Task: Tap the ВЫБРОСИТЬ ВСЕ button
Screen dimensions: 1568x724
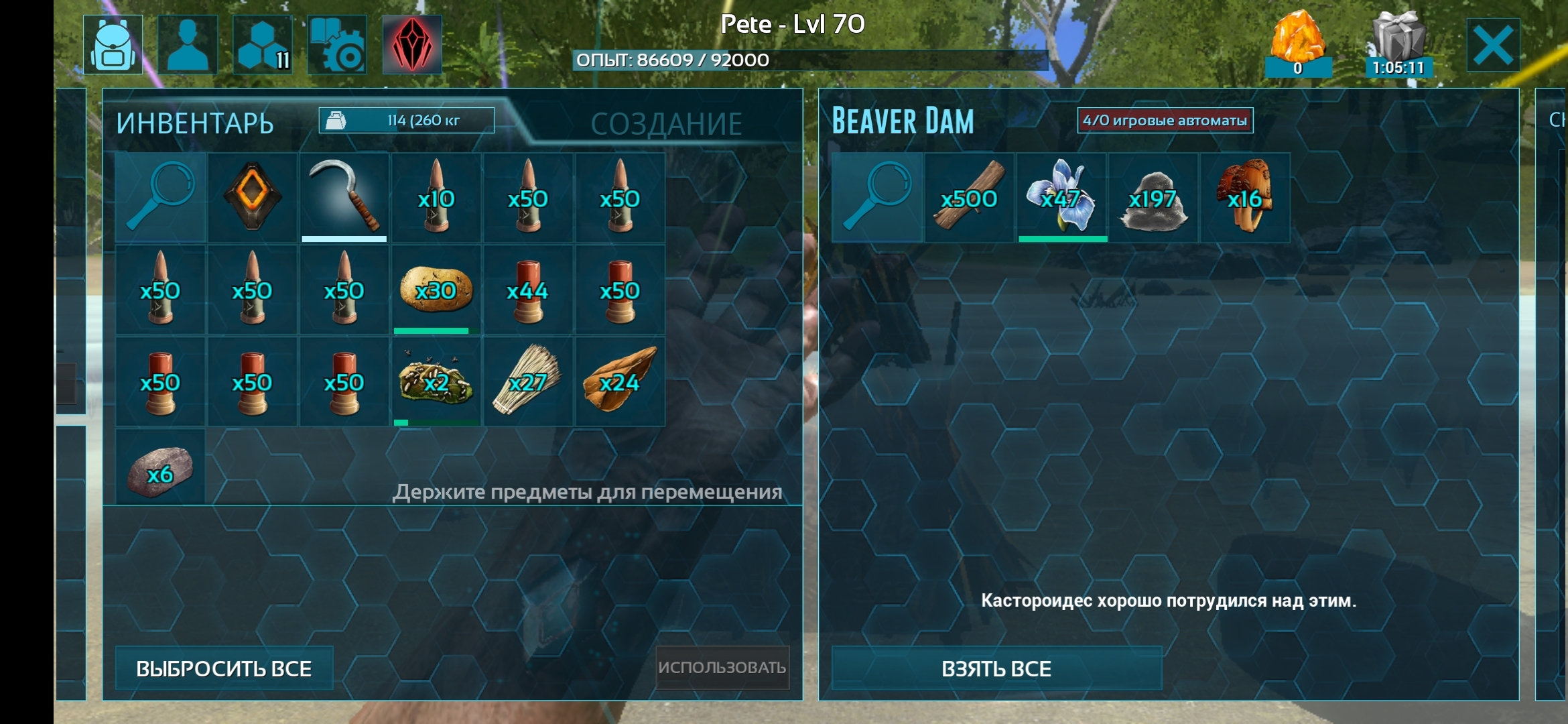Action: 224,668
